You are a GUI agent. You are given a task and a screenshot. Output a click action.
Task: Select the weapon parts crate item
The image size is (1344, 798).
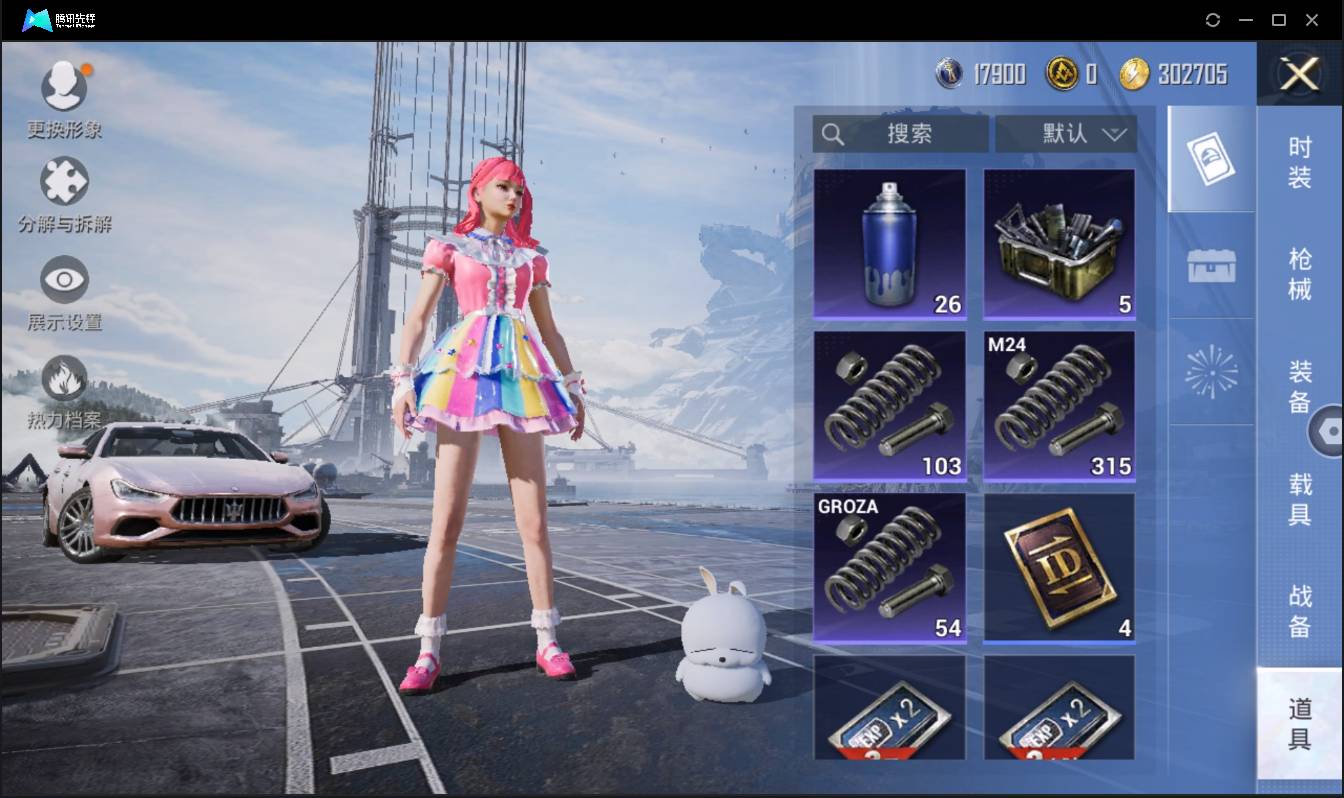click(x=1059, y=244)
